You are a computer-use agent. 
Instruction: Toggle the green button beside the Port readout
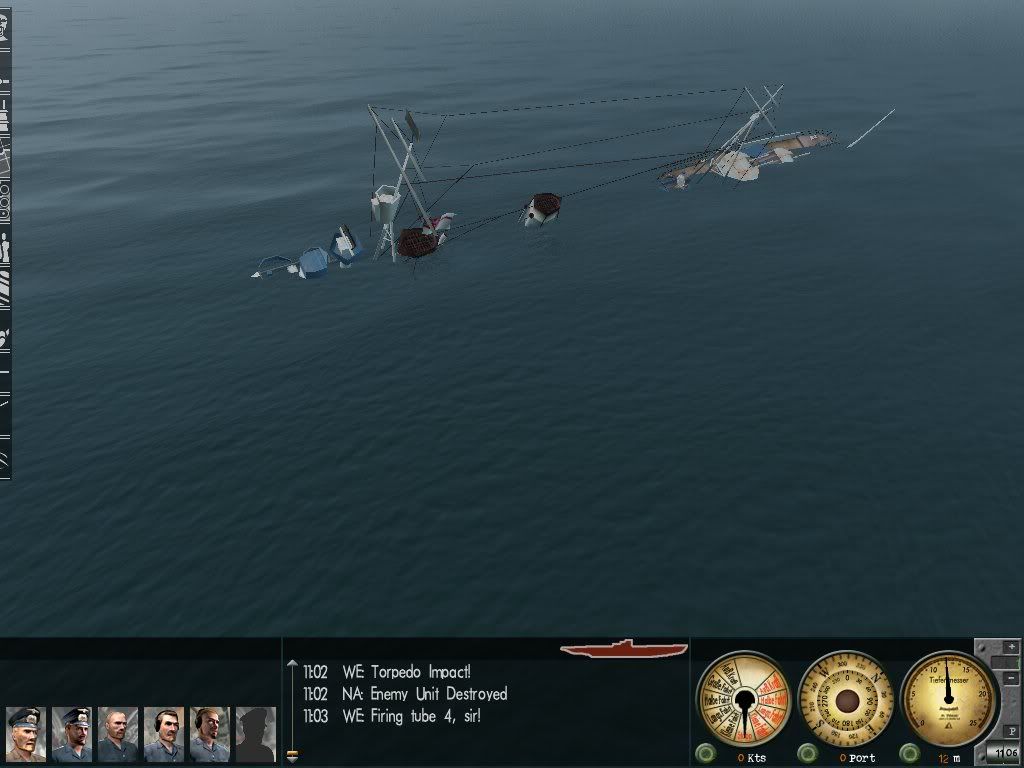click(808, 753)
